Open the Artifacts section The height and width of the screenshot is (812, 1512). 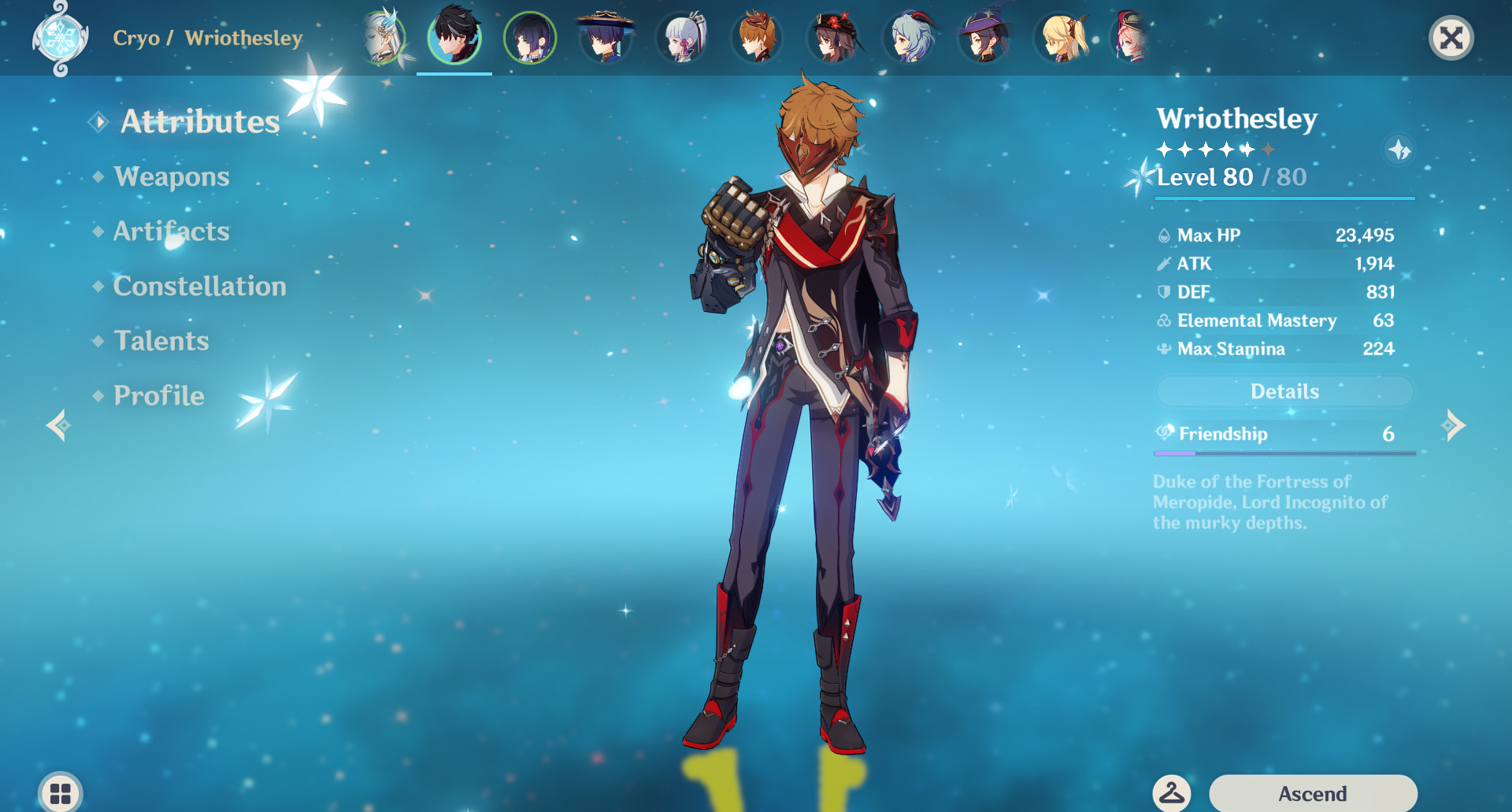tap(170, 231)
